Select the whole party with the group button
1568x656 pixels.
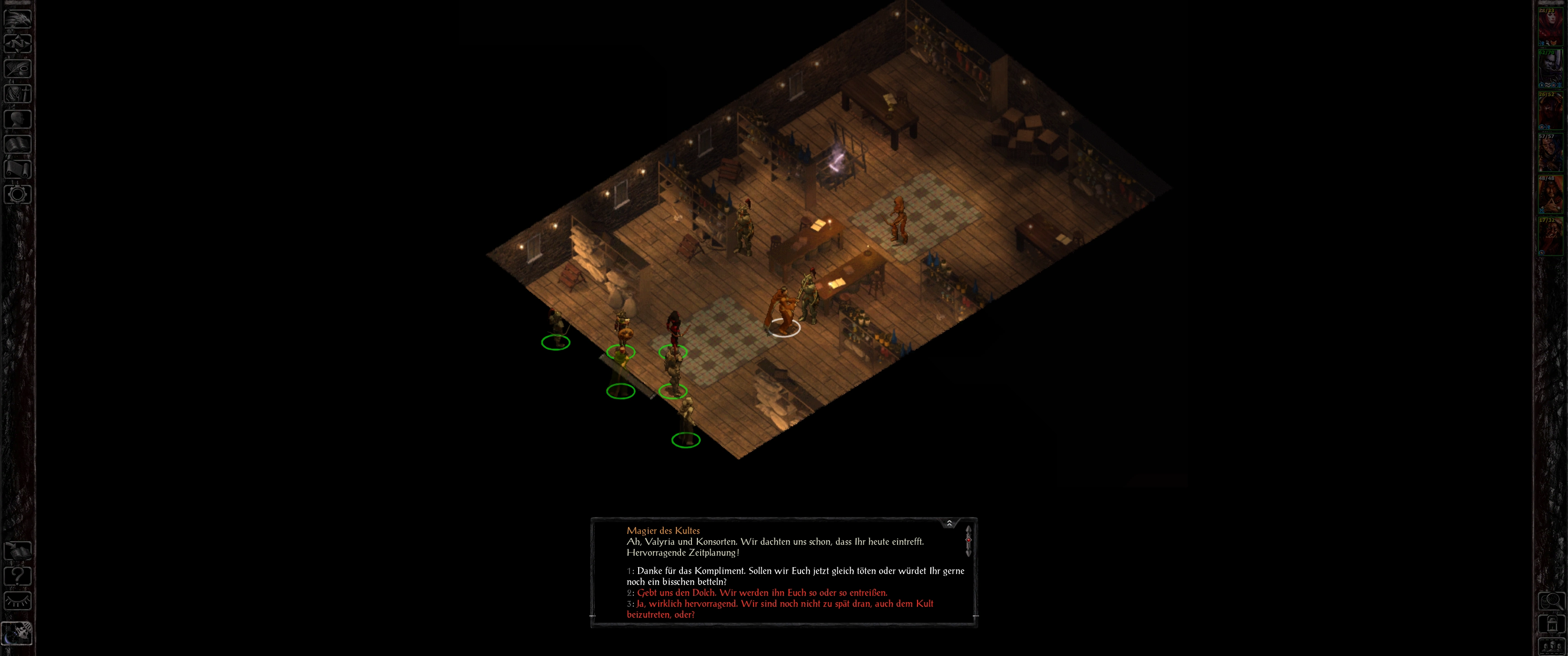1551,646
